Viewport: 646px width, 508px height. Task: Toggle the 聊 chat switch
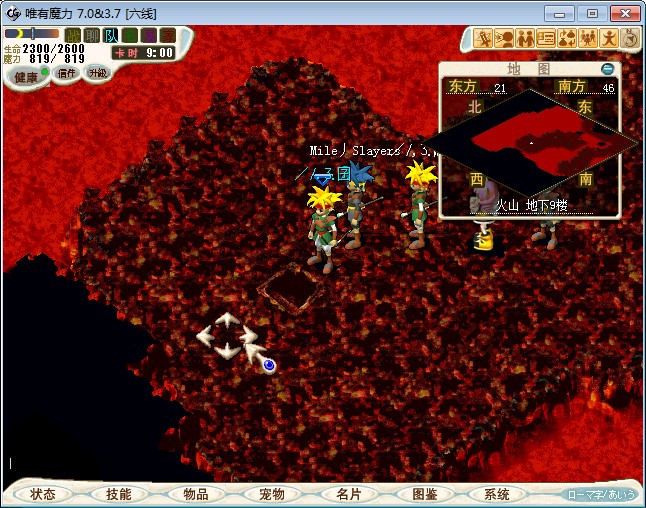pyautogui.click(x=92, y=36)
